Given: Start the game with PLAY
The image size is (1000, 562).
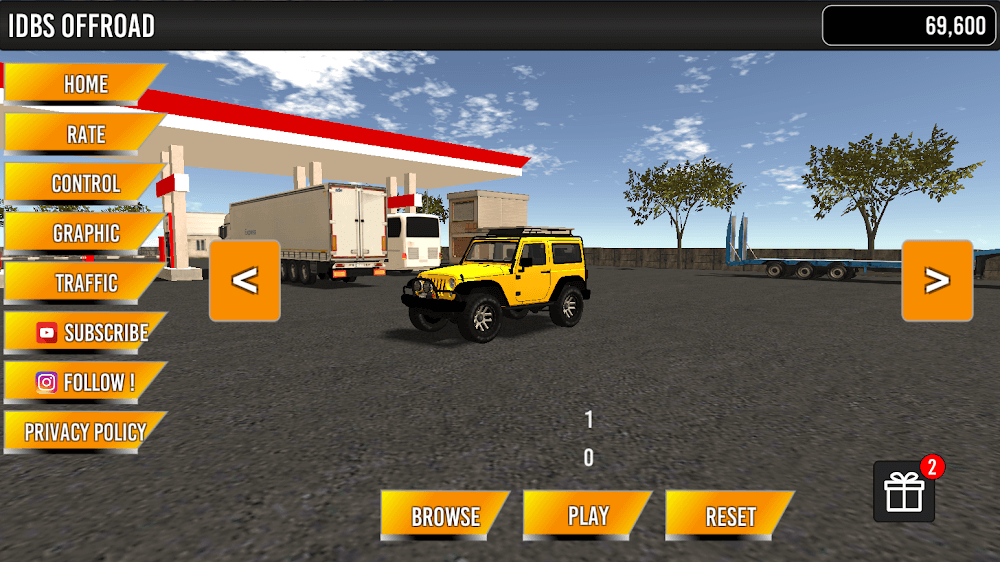Looking at the screenshot, I should pyautogui.click(x=588, y=517).
